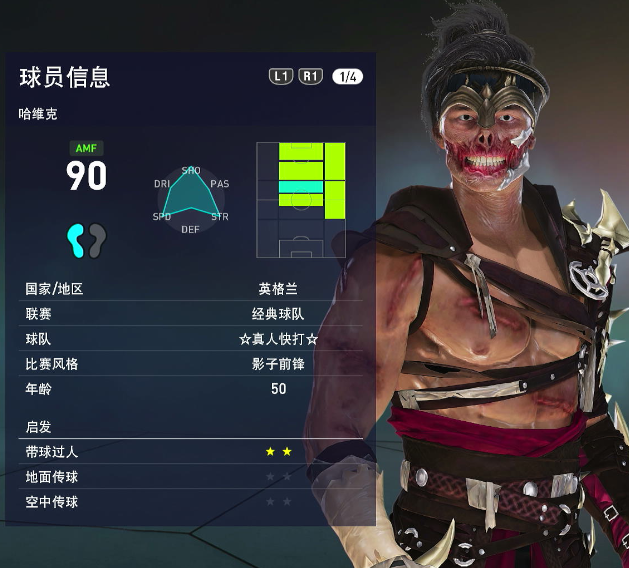Select the 地面传球 inspire row

[x=190, y=477]
